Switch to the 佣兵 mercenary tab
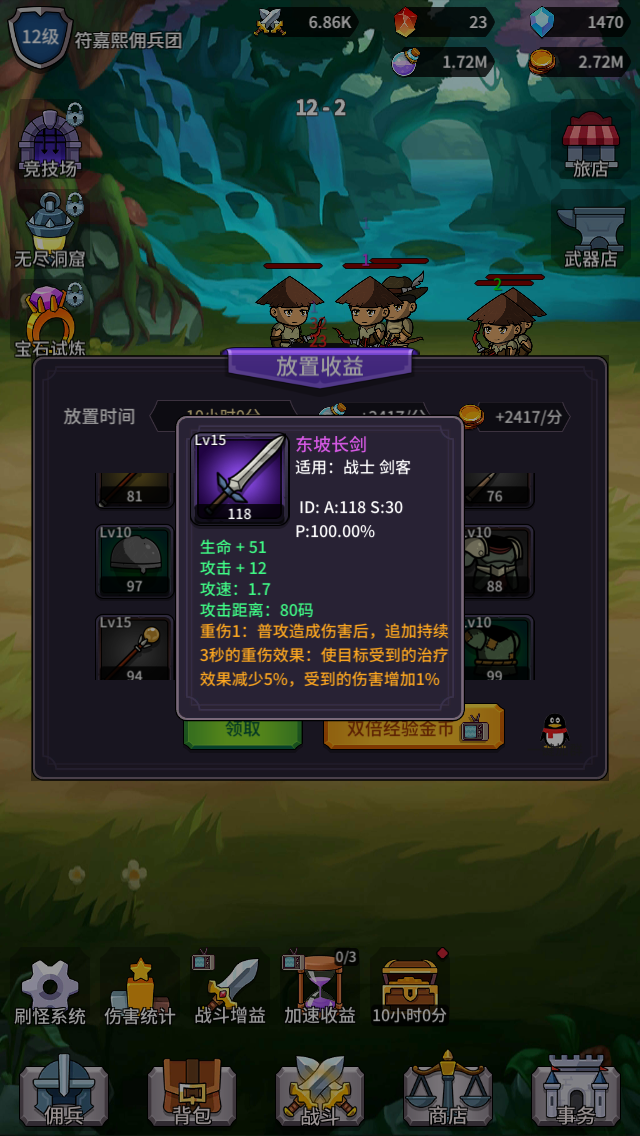Viewport: 640px width, 1136px height. click(64, 1090)
